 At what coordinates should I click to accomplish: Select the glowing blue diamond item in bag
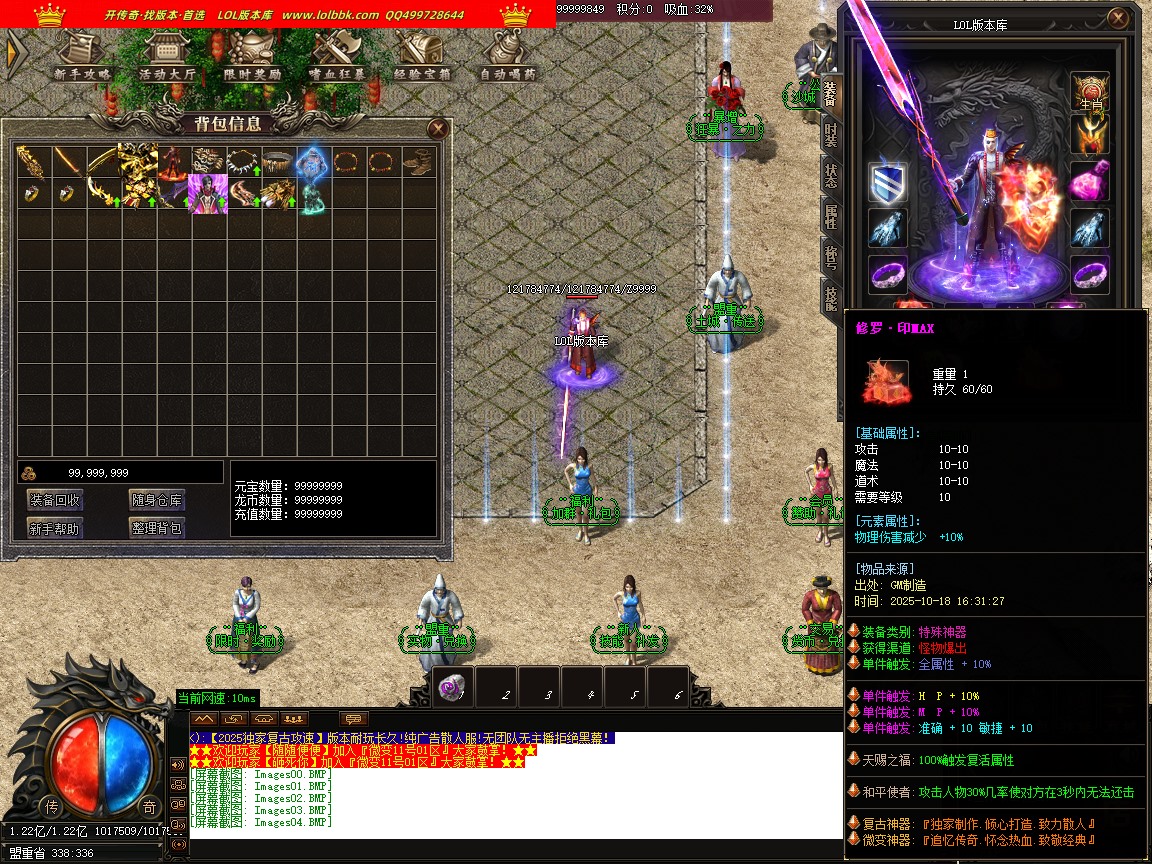(313, 160)
